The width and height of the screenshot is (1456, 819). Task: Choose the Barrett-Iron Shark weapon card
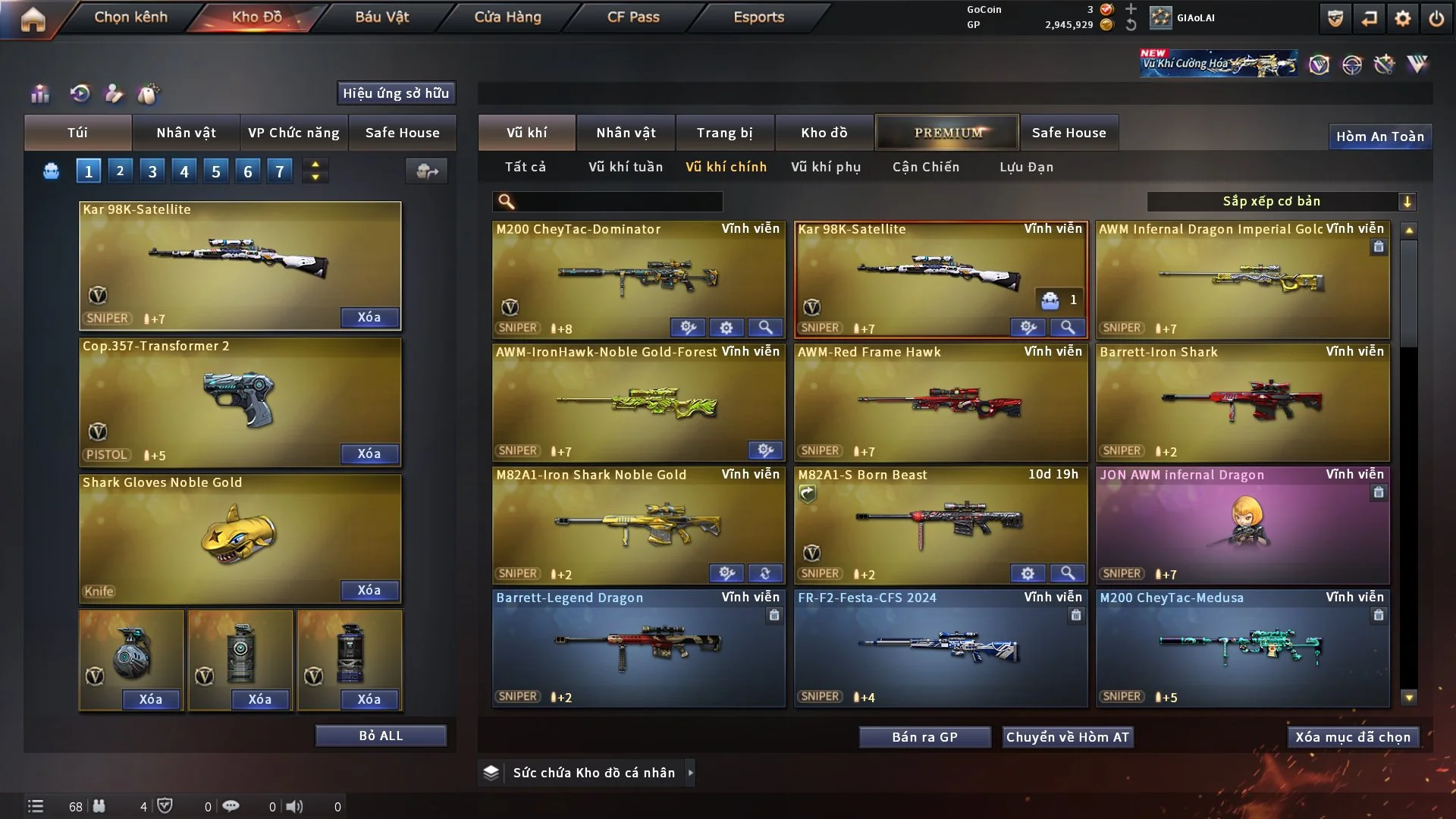(x=1242, y=403)
